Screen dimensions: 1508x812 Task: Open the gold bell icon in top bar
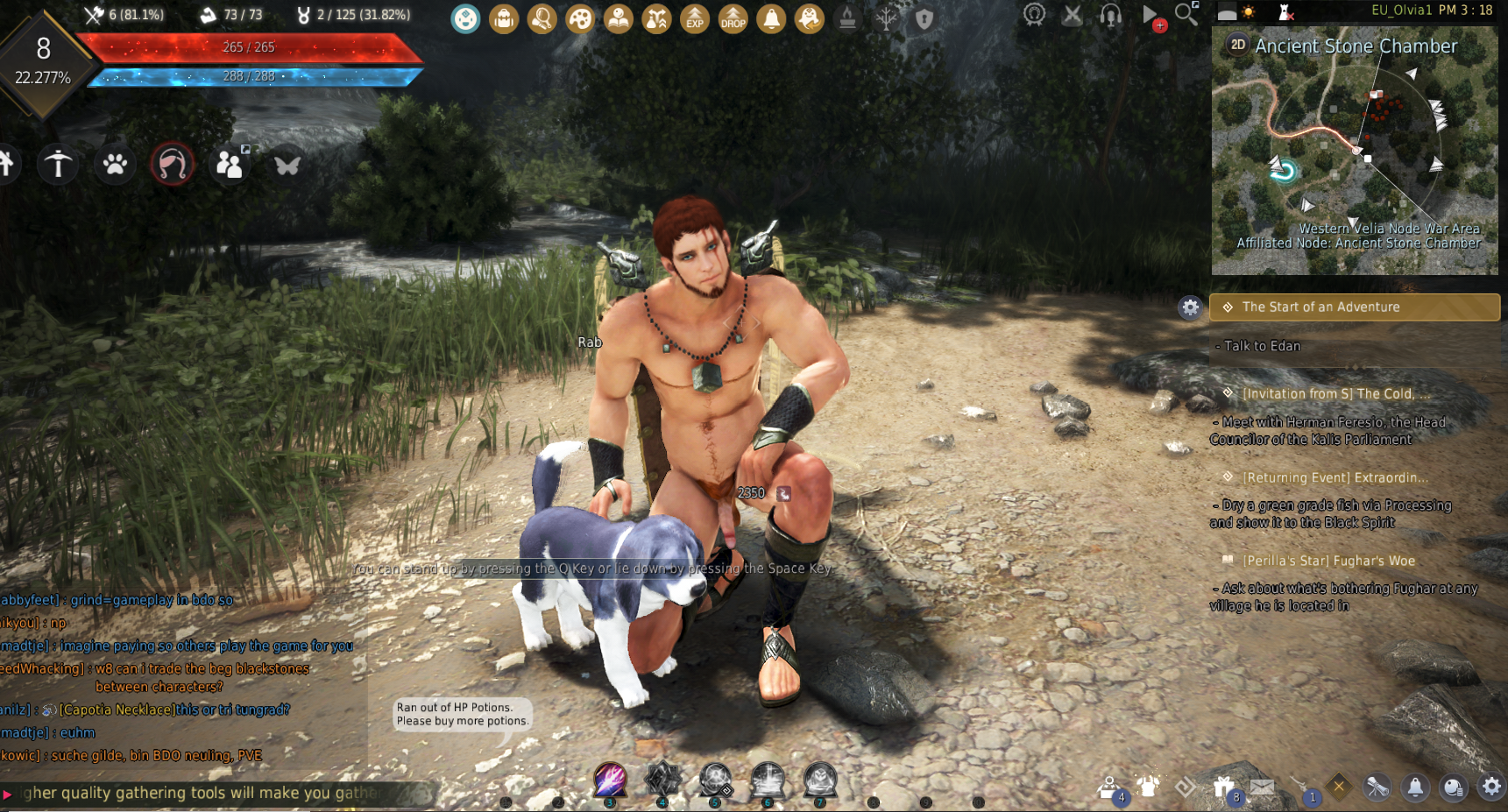771,18
